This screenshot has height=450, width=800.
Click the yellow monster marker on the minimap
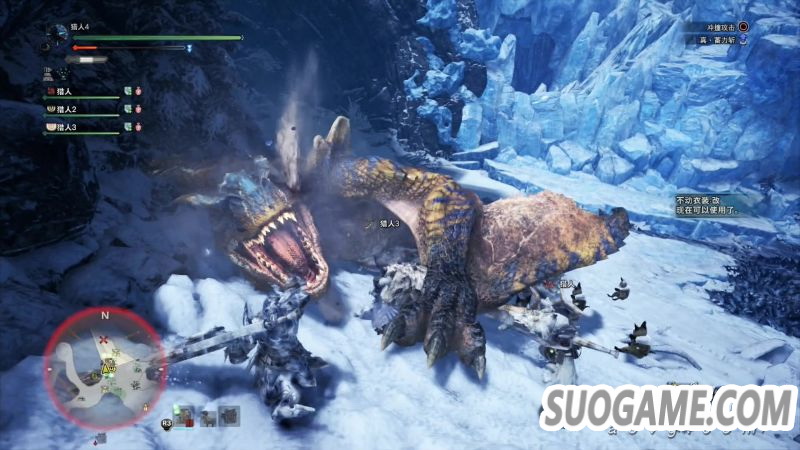tap(107, 367)
